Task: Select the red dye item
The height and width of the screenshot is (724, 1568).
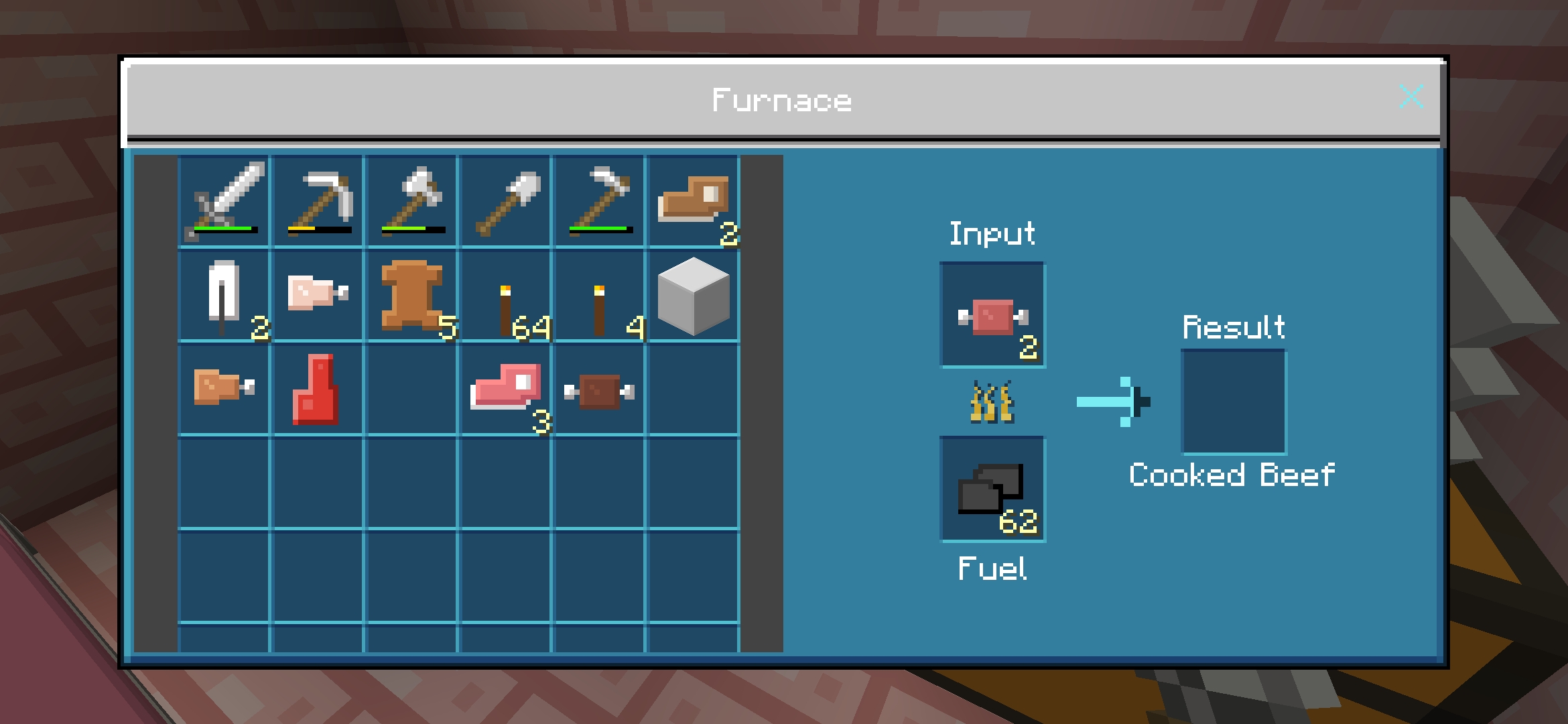Action: pos(318,389)
